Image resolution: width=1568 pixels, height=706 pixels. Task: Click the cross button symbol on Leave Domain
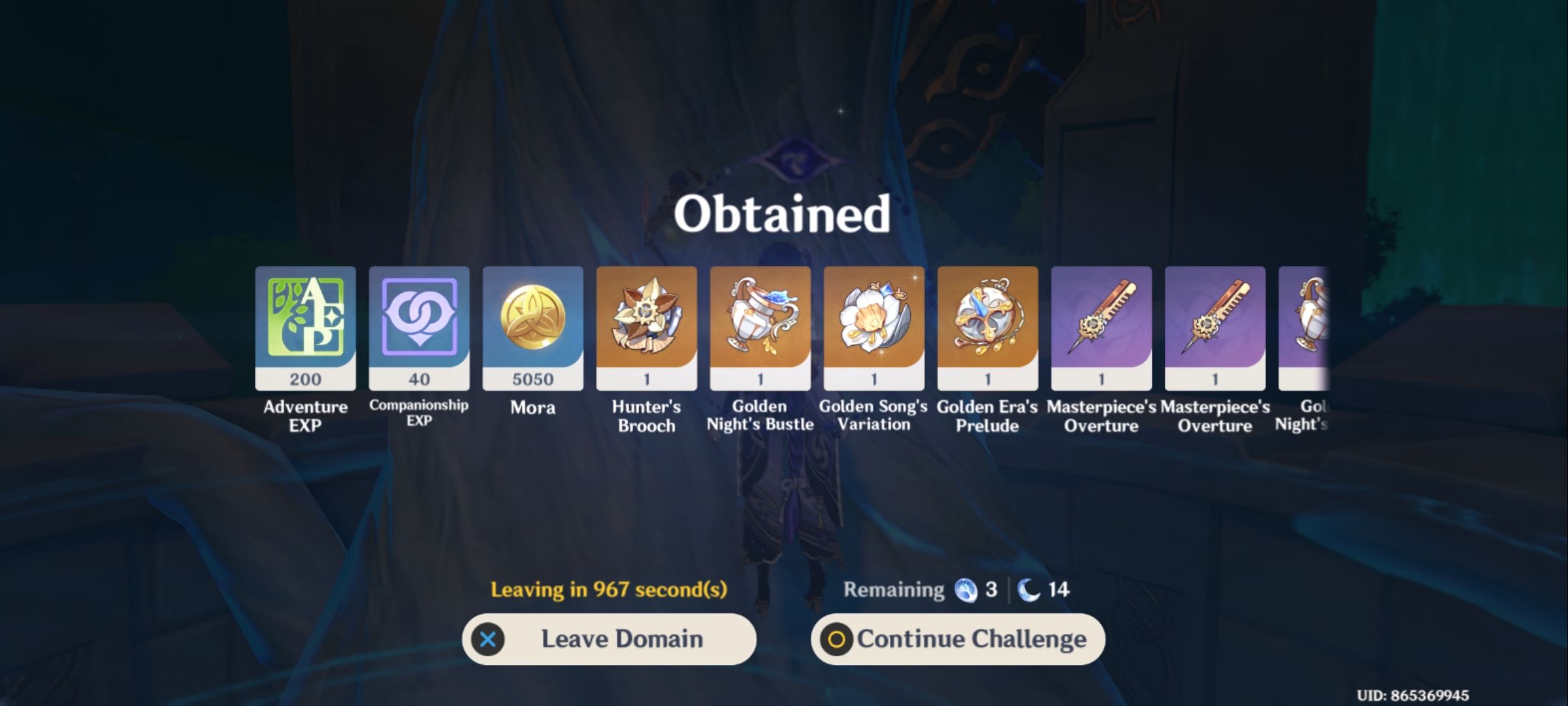[x=488, y=639]
